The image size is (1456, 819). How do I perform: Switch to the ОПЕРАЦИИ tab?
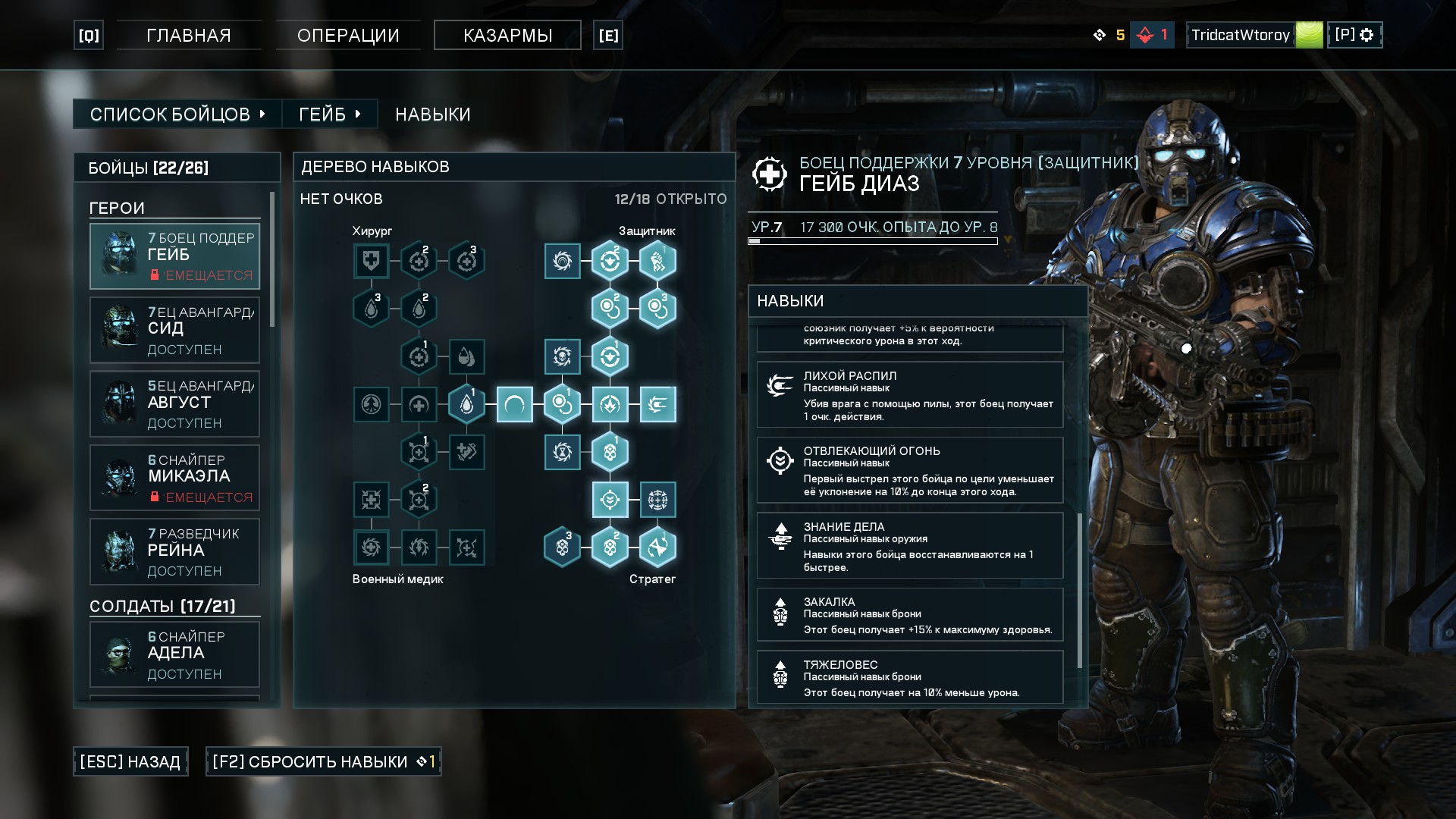[350, 34]
